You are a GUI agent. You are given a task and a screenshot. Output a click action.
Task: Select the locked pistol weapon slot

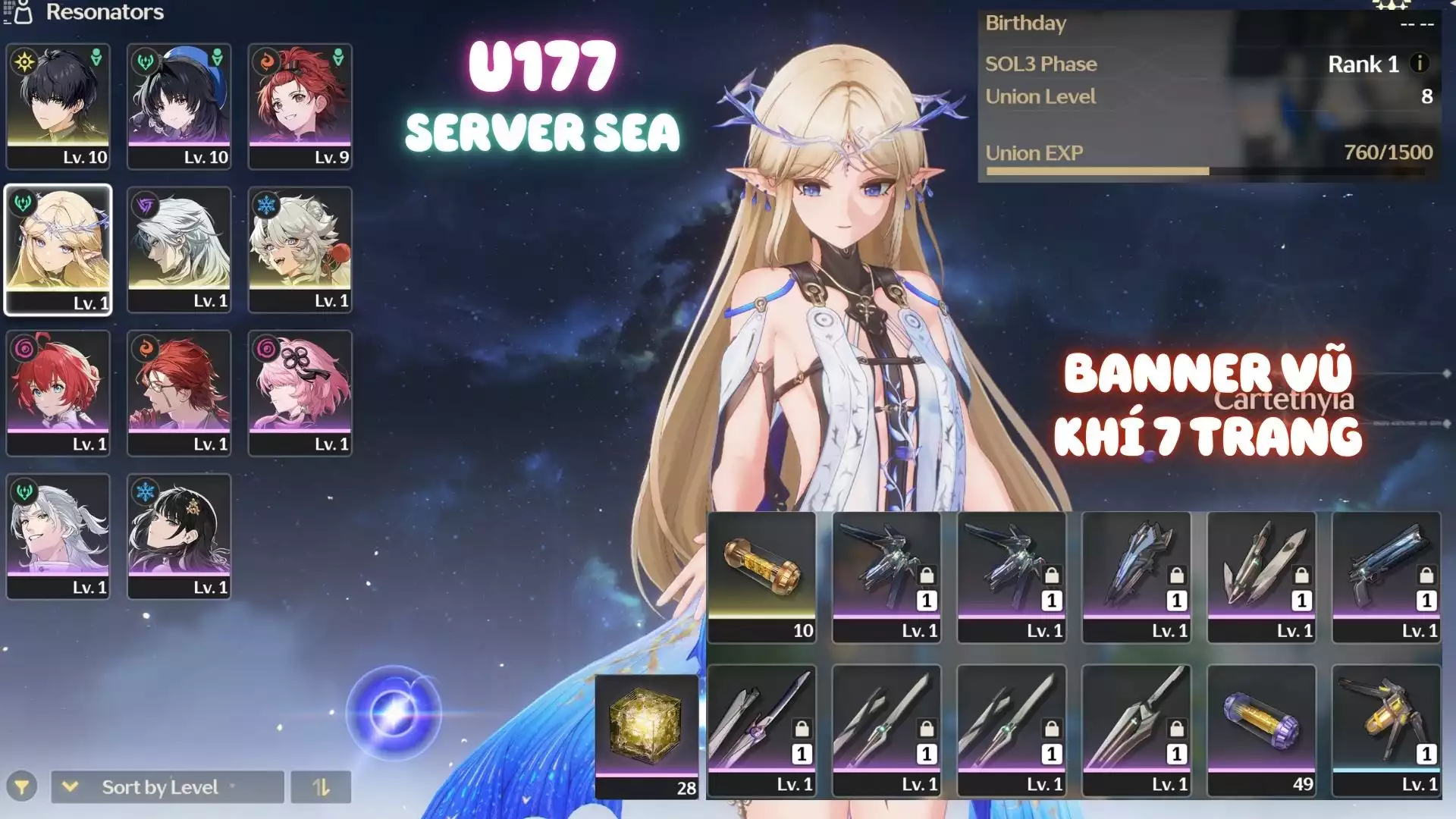tap(1386, 577)
